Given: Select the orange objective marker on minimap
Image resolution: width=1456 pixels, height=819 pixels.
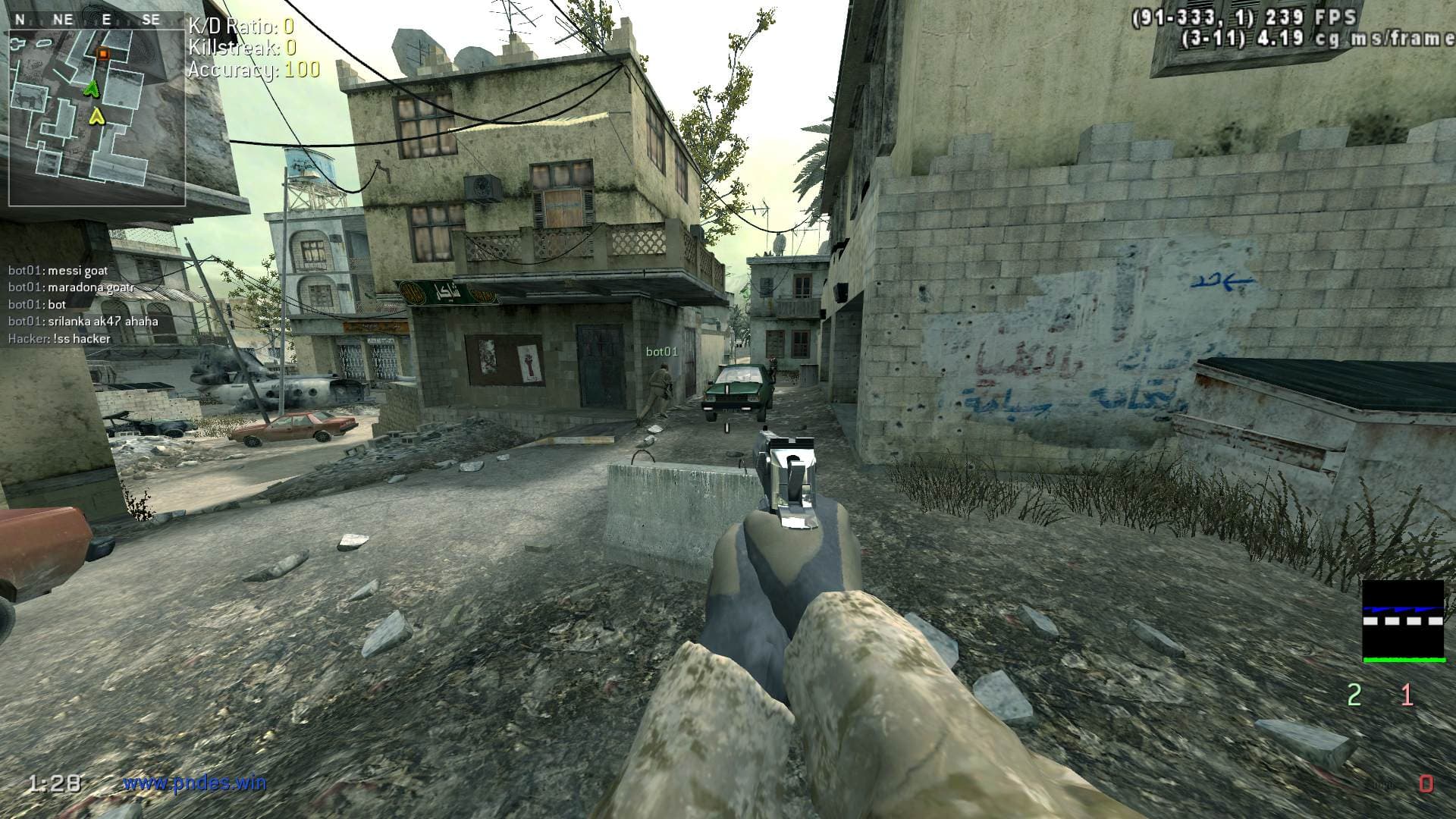Looking at the screenshot, I should 103,53.
